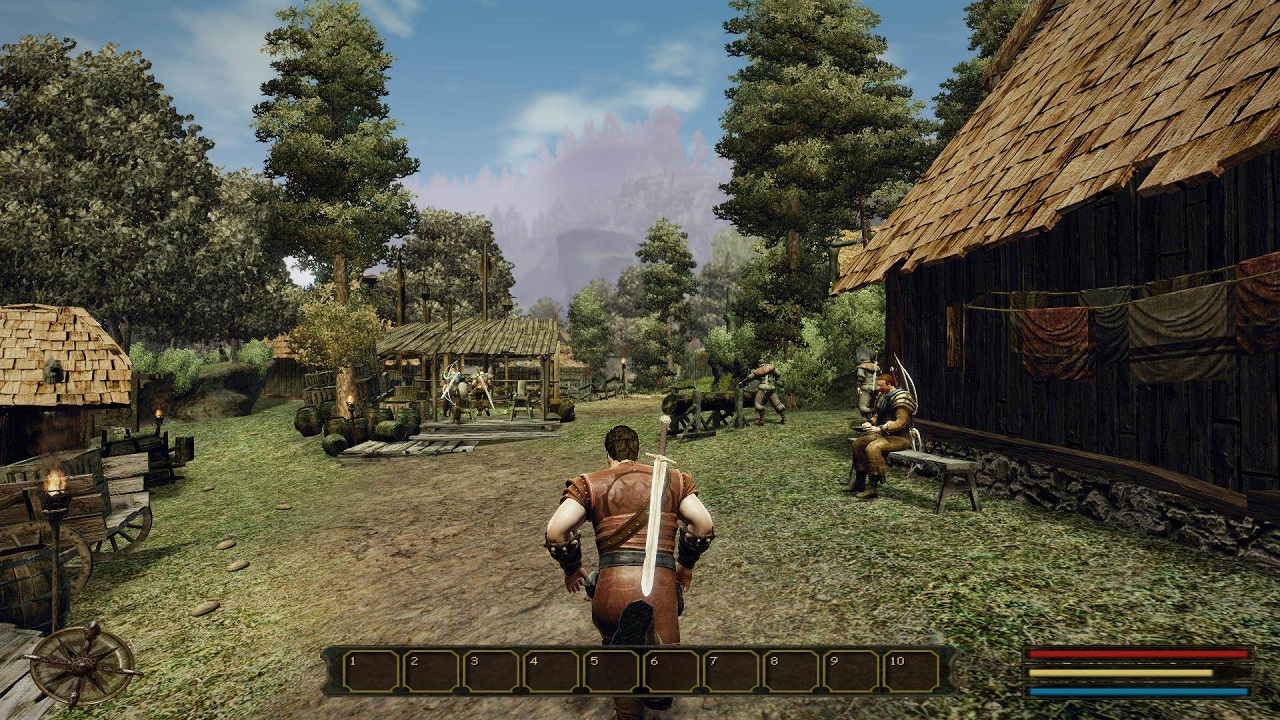
Task: Select quick slot number 1
Action: [371, 671]
